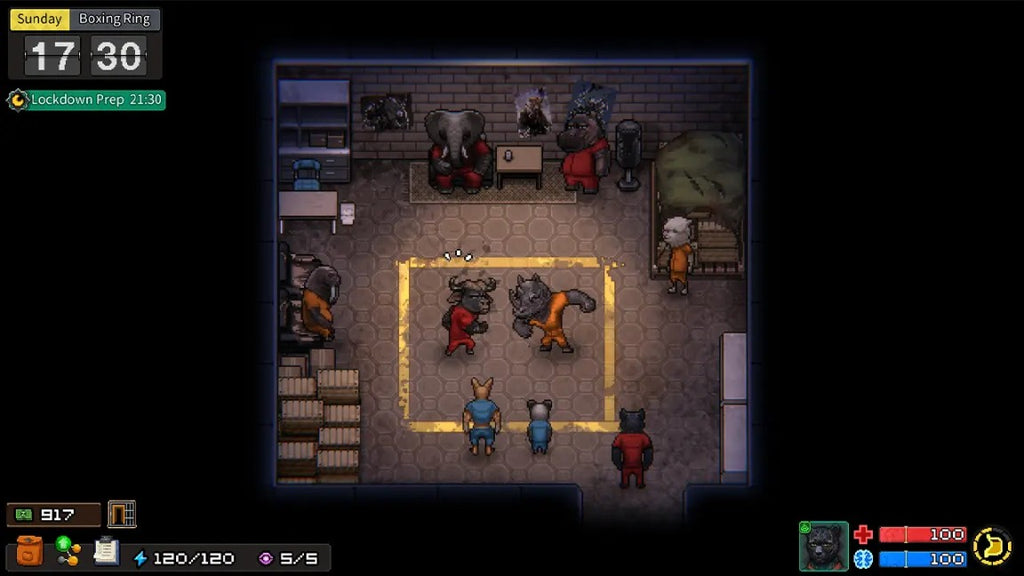The height and width of the screenshot is (576, 1024).
Task: Open the orange backpack inventory
Action: [x=30, y=551]
